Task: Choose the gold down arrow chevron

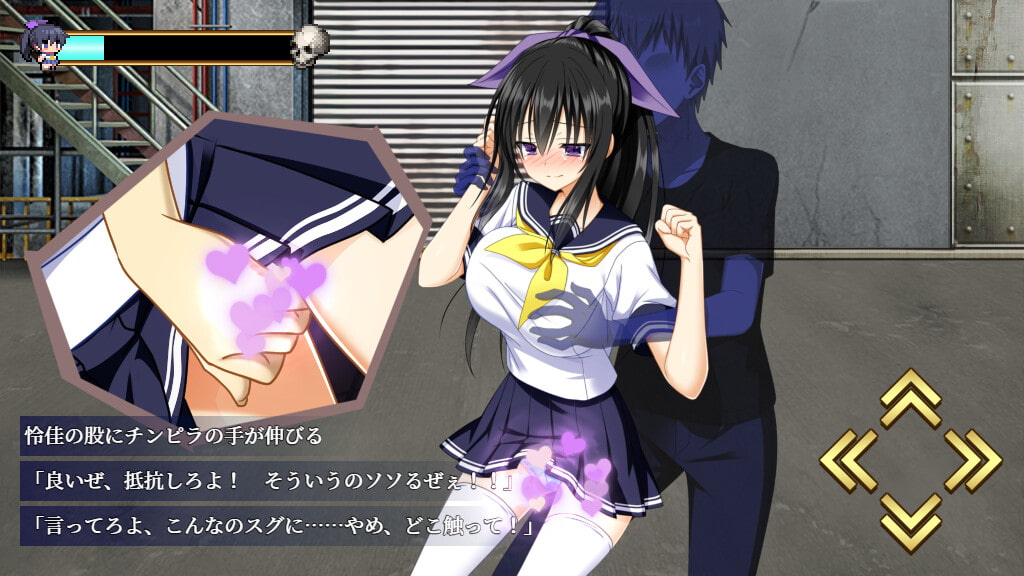Action: tap(910, 521)
